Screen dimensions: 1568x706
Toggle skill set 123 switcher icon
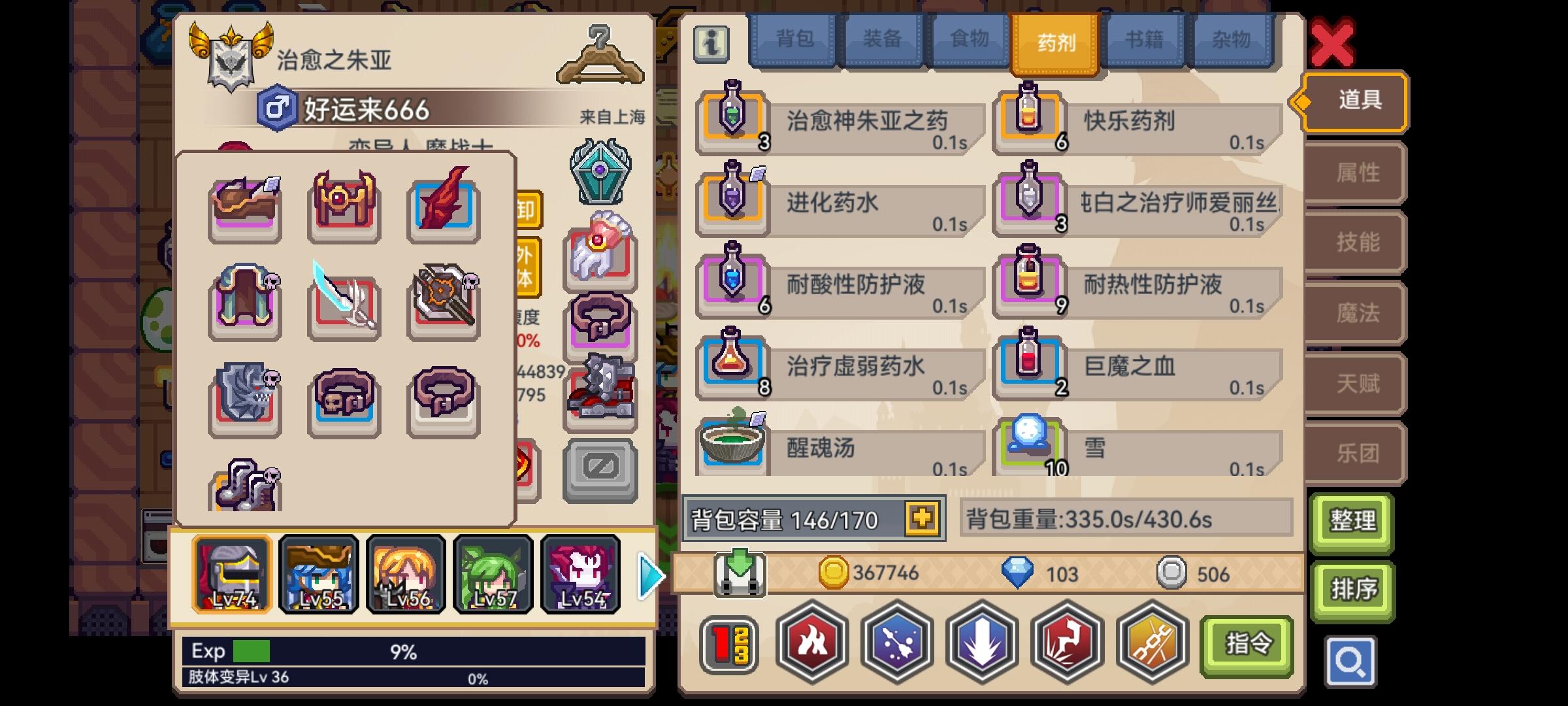730,643
